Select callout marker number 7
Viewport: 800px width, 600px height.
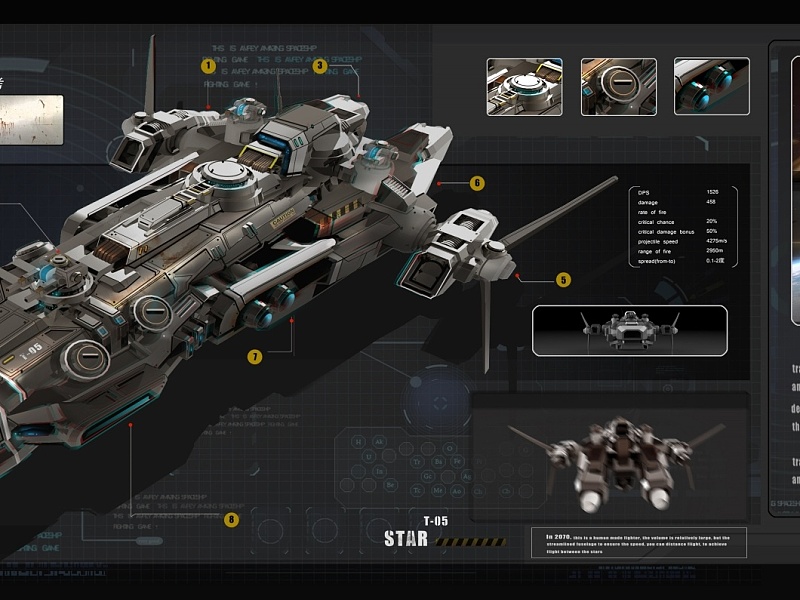pyautogui.click(x=255, y=356)
